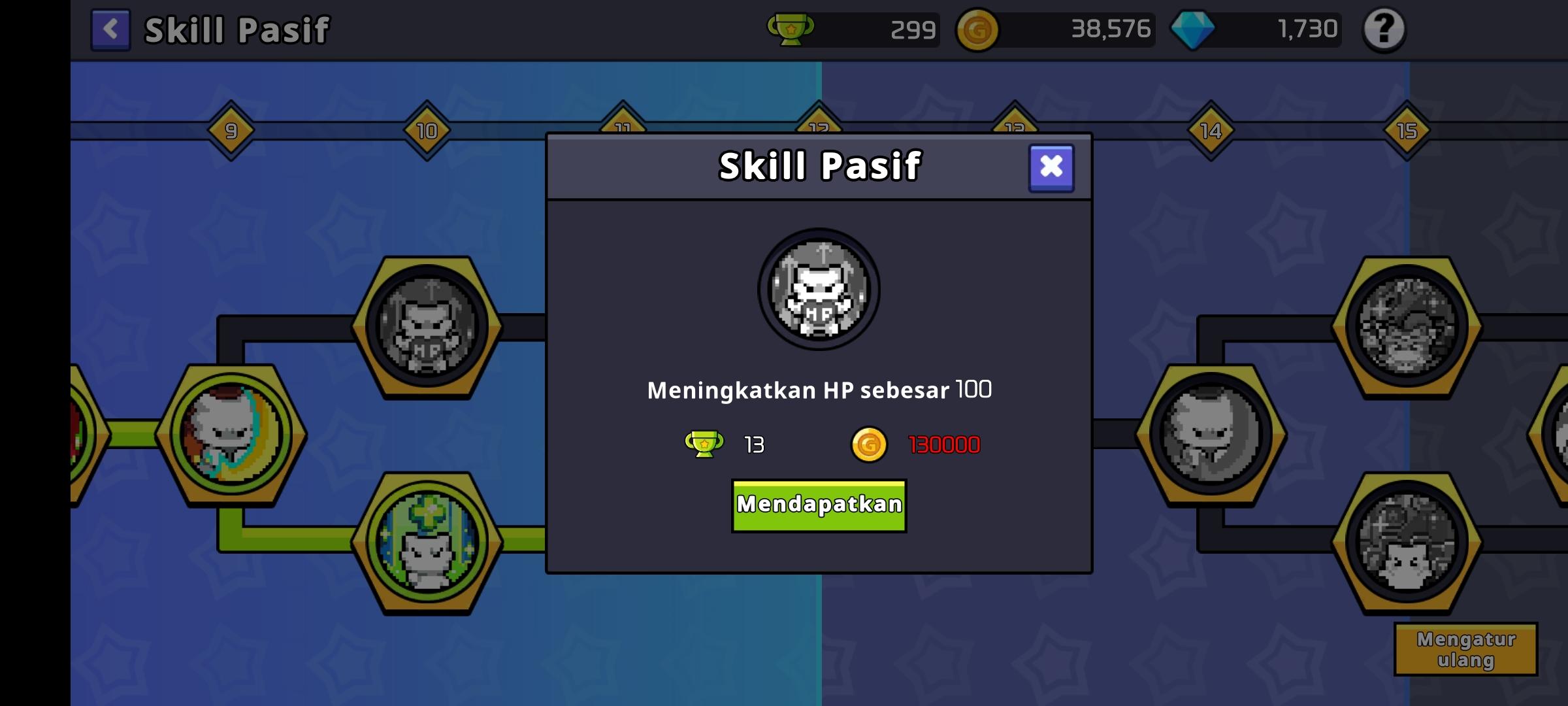Select the HP skill icon in the popup
The width and height of the screenshot is (1568, 706).
817,290
